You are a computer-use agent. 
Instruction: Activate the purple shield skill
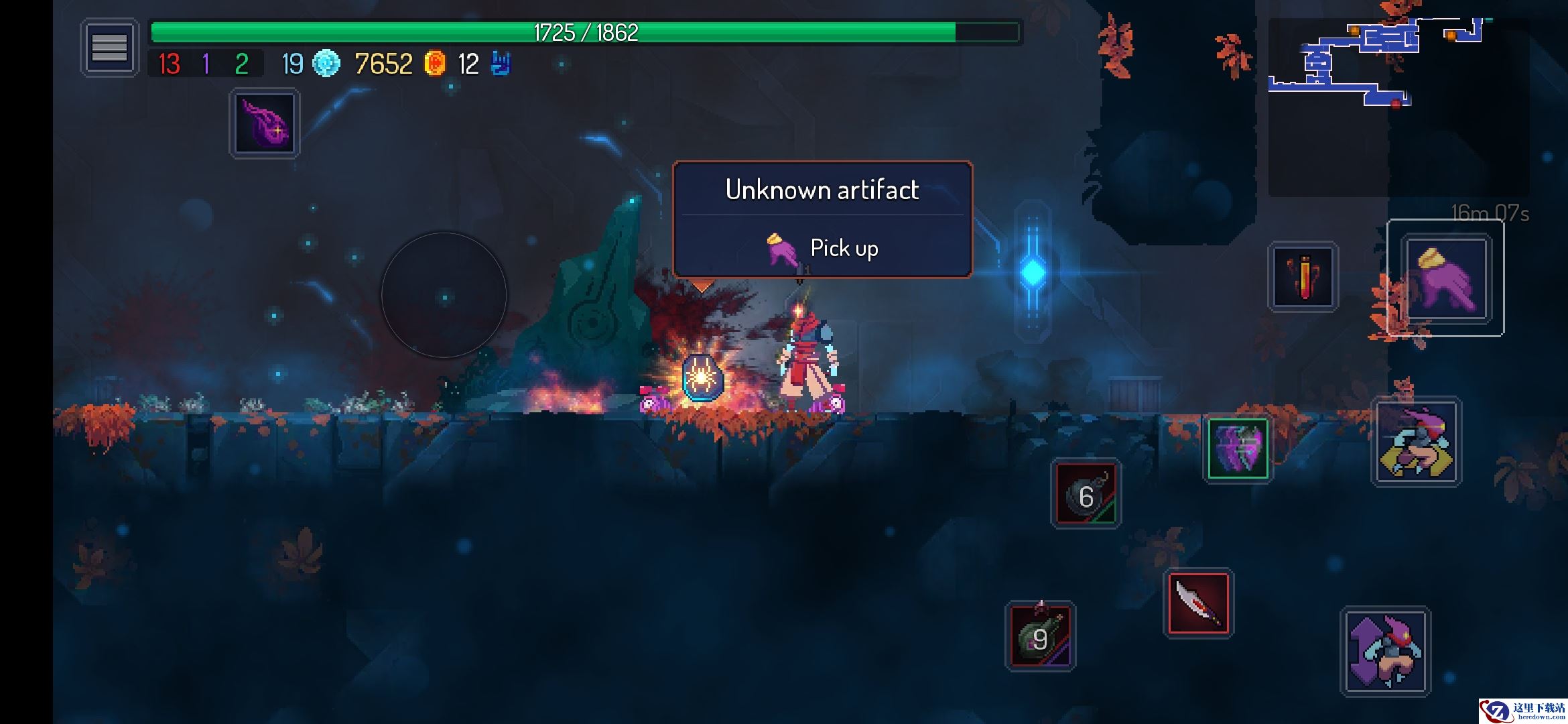[x=1238, y=448]
